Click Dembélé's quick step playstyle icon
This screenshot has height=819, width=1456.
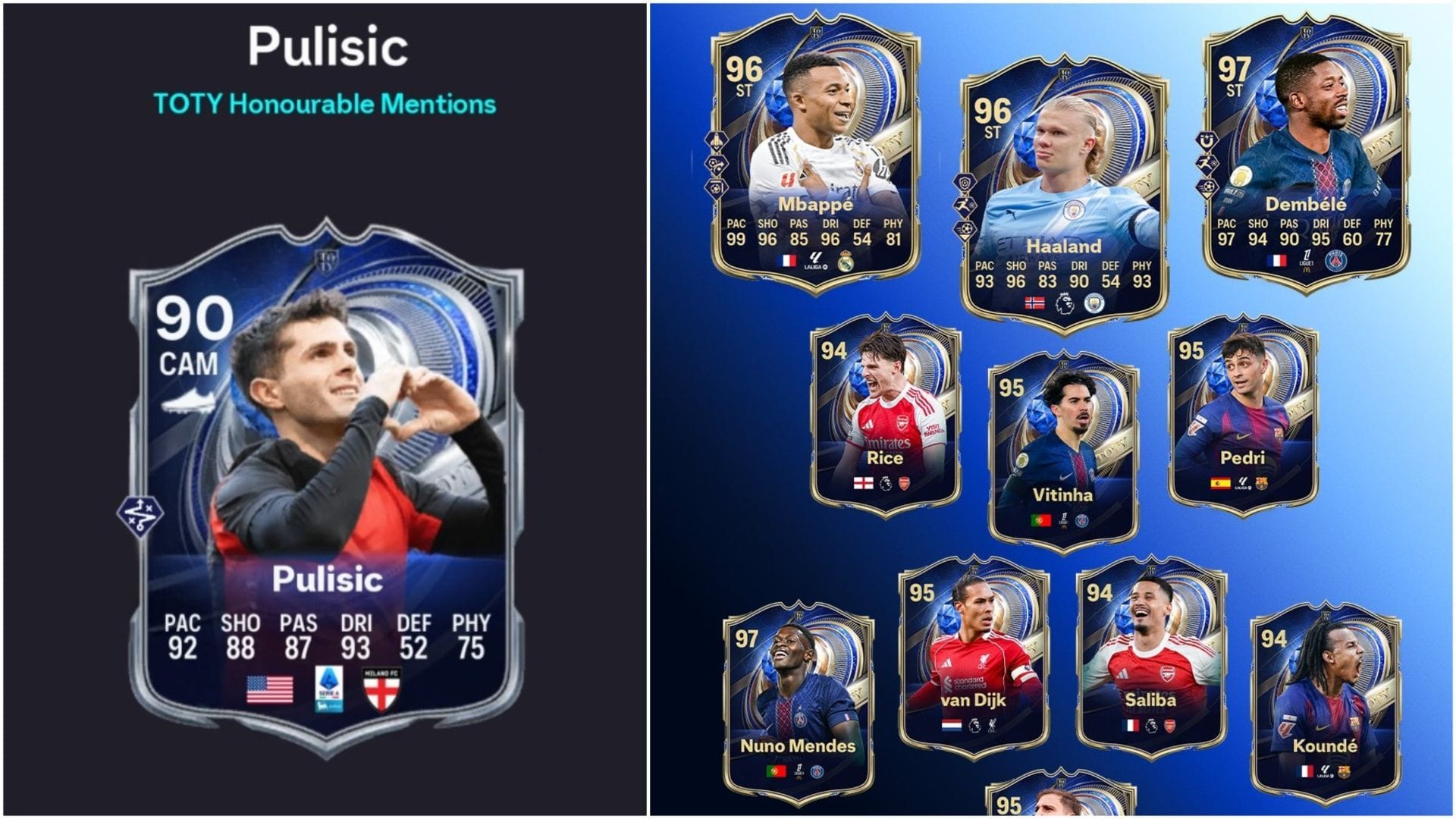[1208, 162]
